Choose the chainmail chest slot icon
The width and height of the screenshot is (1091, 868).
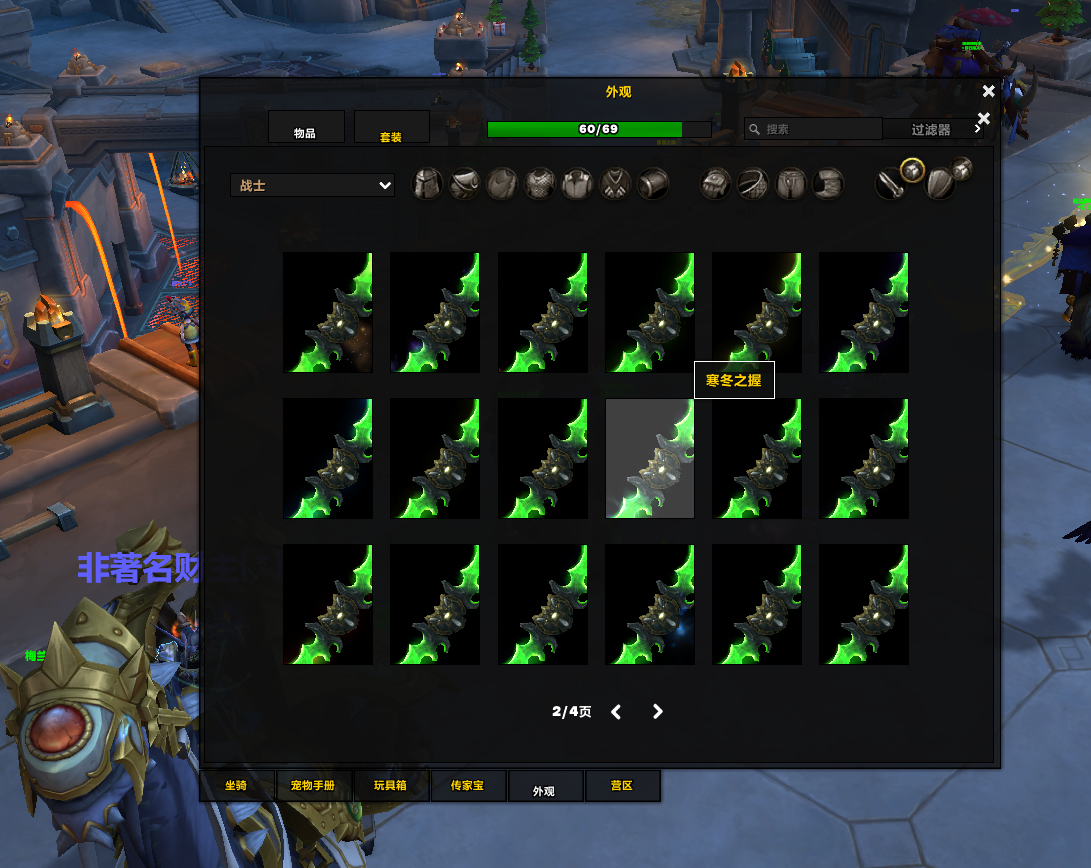[540, 184]
